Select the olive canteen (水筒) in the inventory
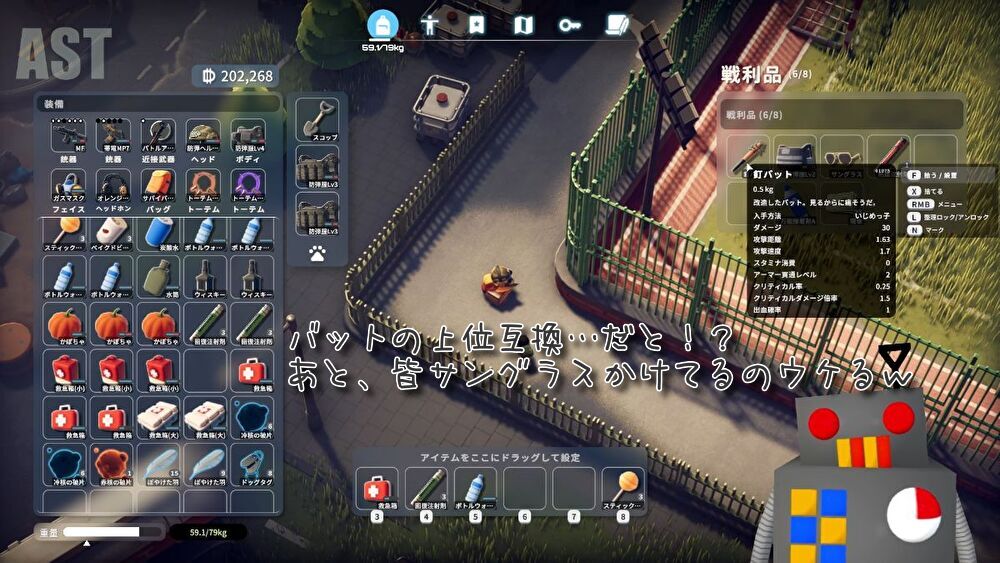The height and width of the screenshot is (563, 1000). pos(157,277)
